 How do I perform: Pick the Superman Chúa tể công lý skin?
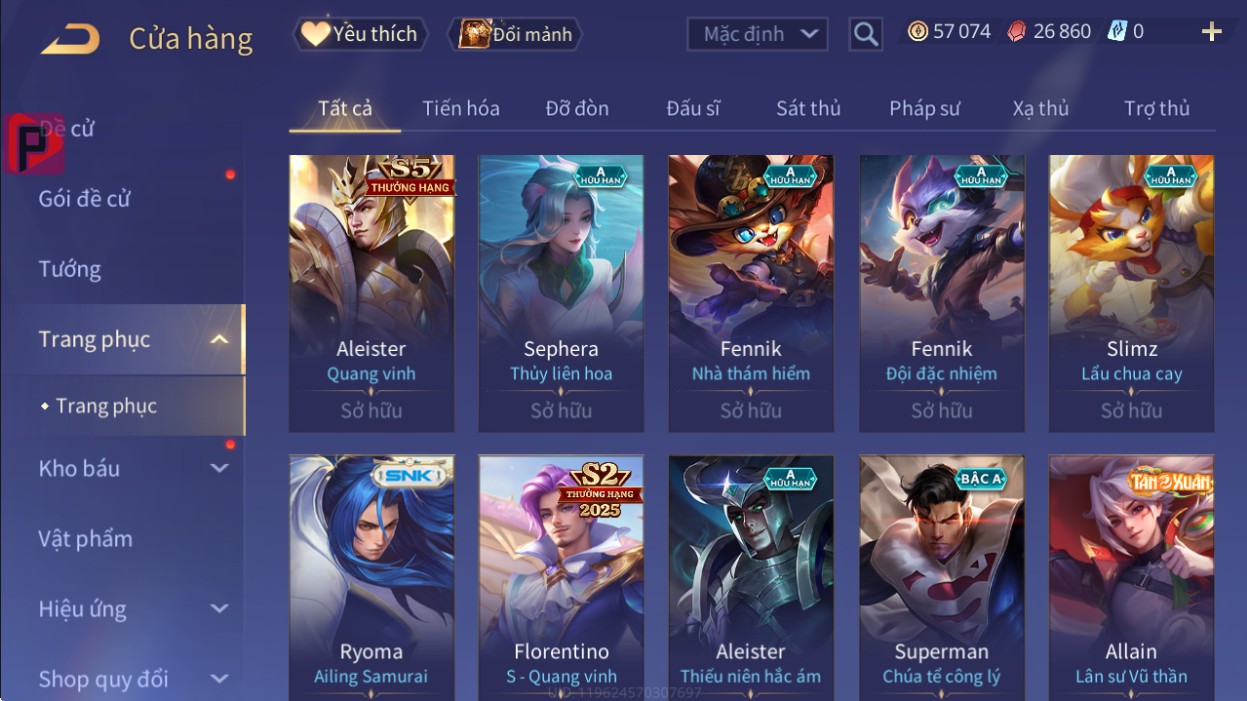point(941,580)
